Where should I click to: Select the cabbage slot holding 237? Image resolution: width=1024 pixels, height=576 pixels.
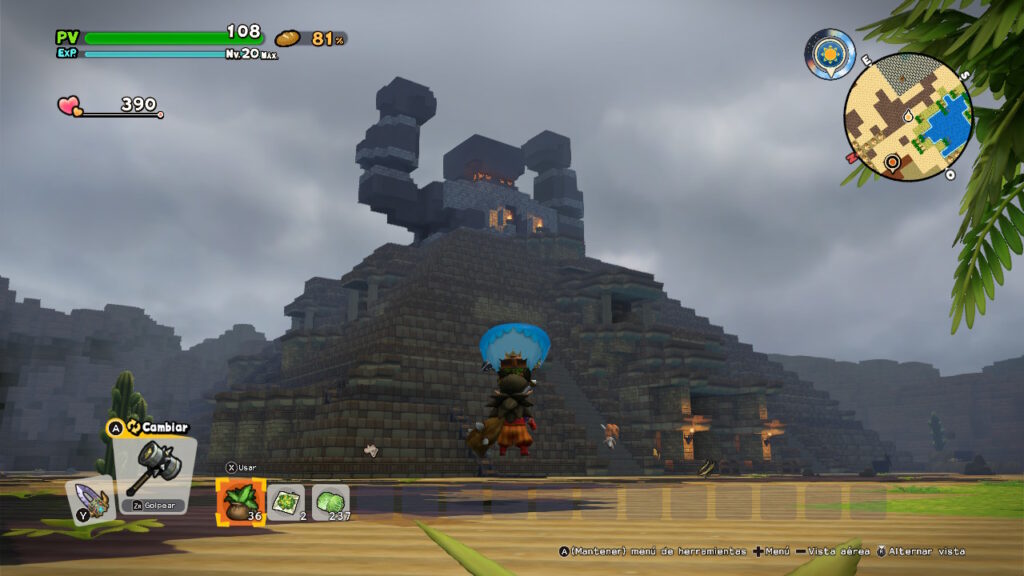tap(329, 501)
